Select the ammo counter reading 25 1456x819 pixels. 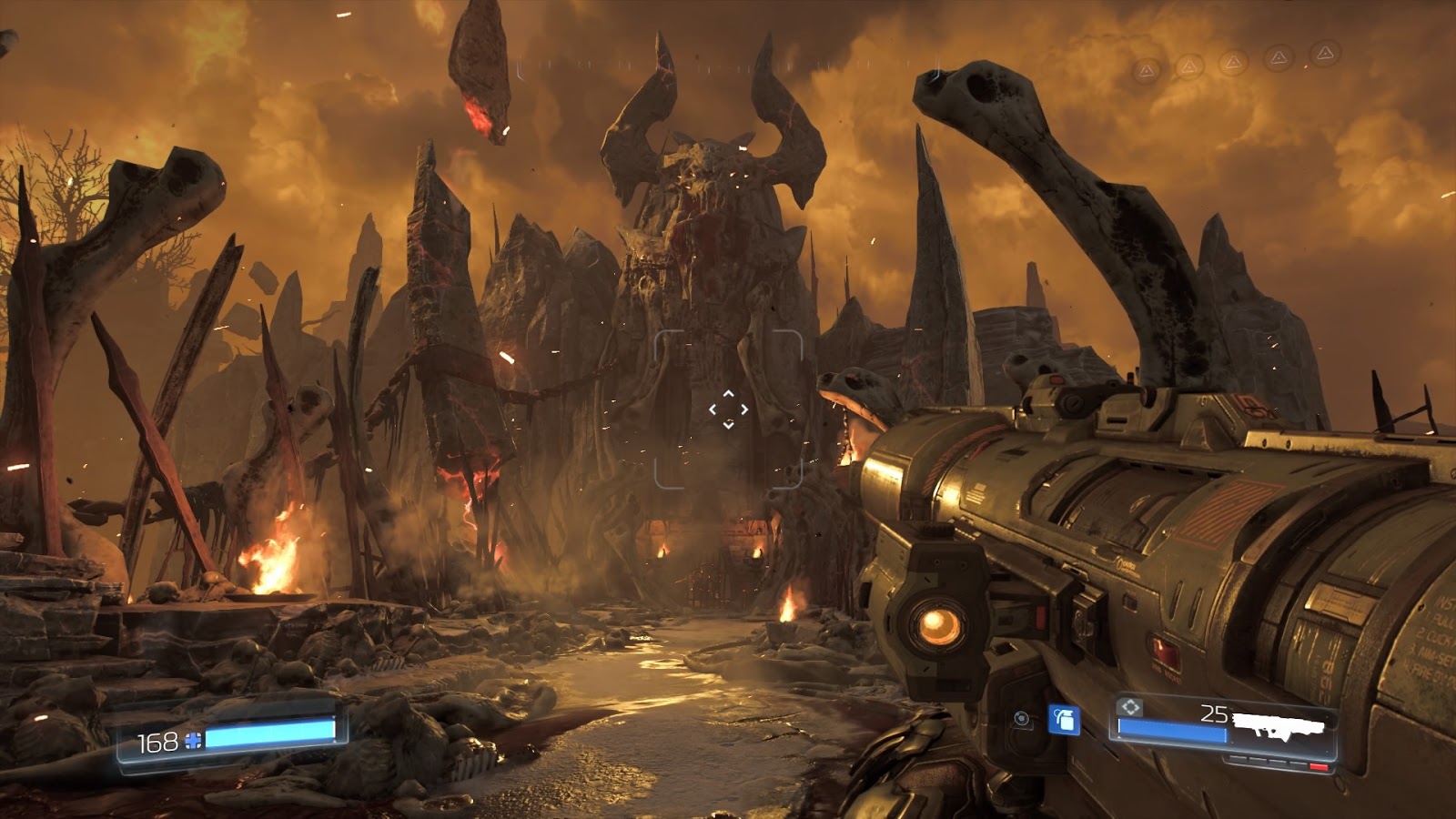point(1213,713)
